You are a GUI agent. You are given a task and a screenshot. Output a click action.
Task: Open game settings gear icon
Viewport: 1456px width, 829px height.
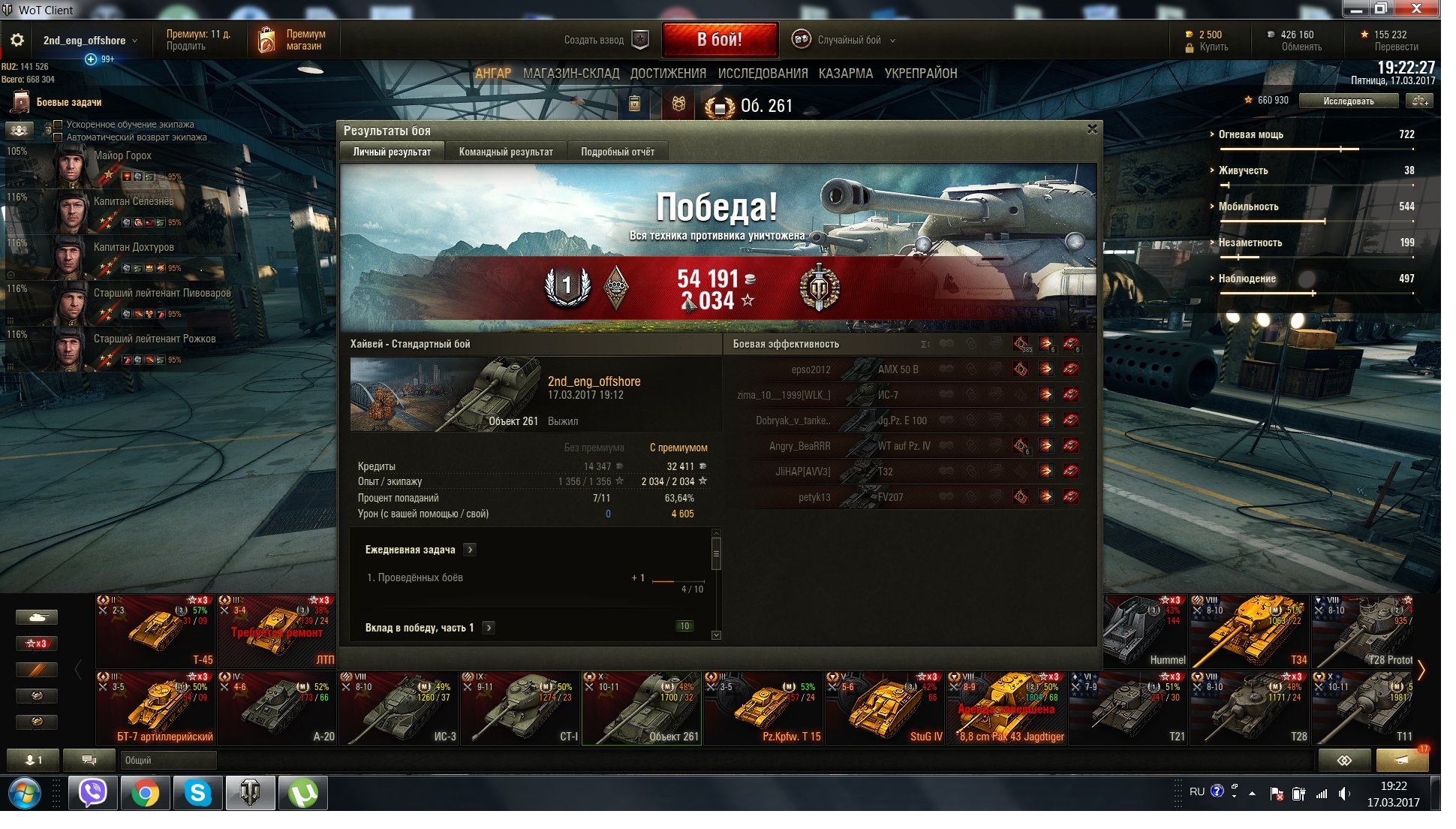tap(17, 40)
